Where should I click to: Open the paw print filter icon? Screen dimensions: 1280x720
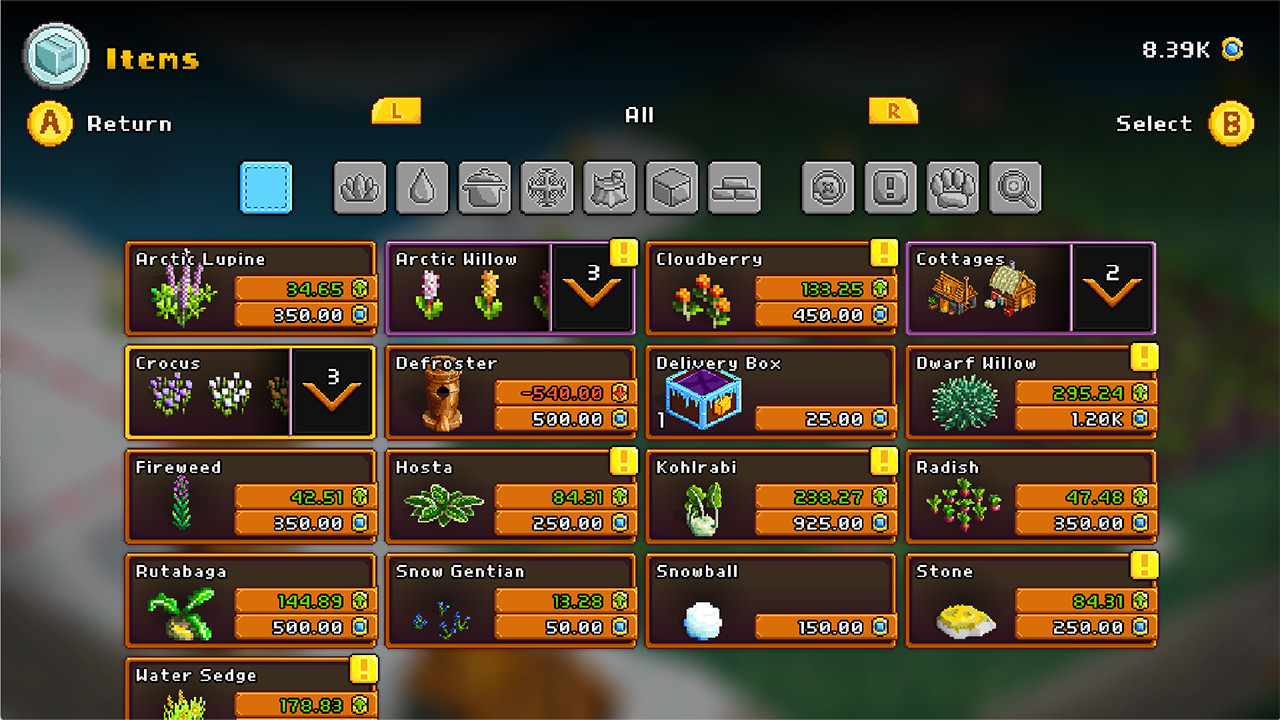click(952, 187)
